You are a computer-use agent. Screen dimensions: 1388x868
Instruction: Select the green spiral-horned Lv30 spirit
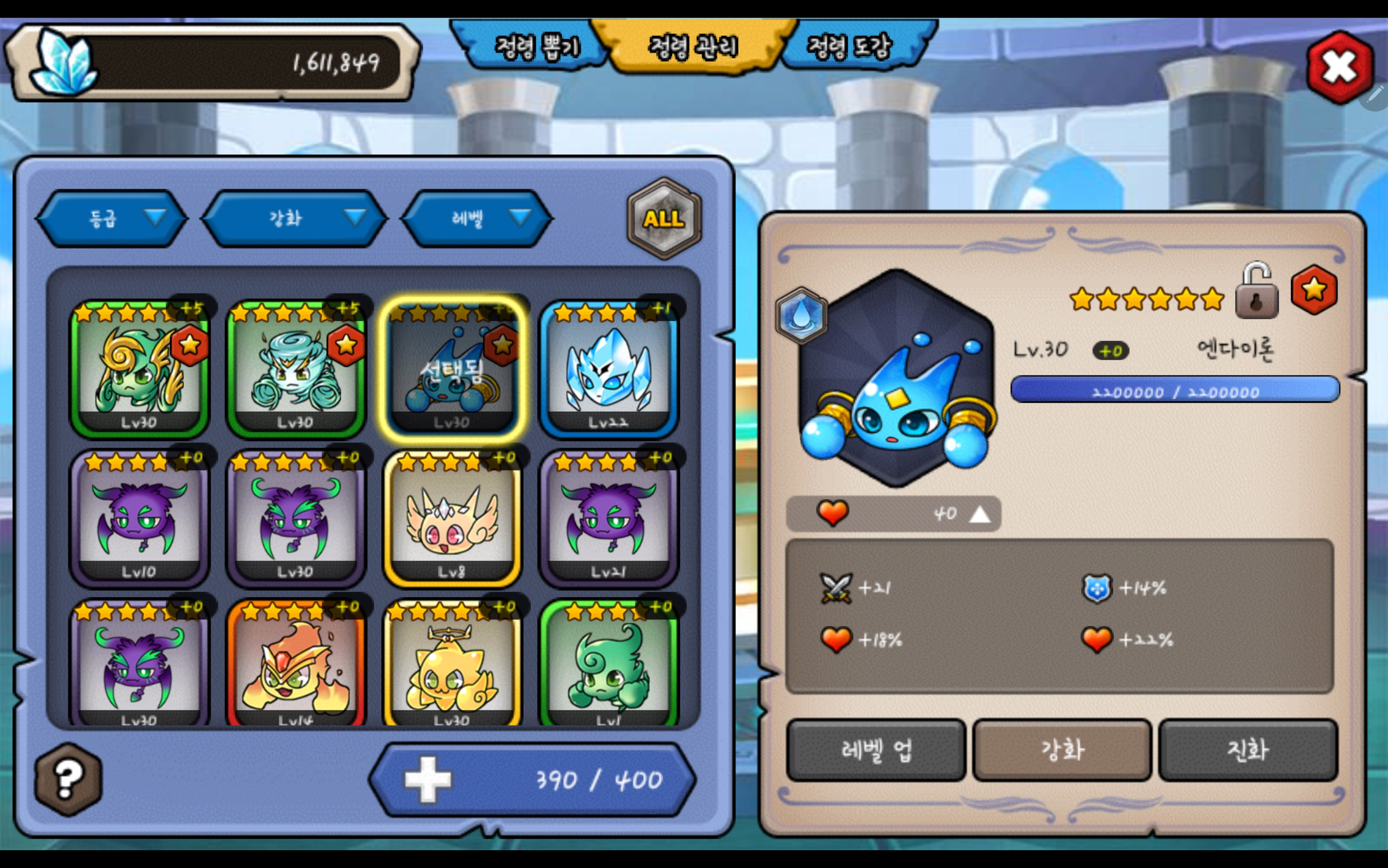pos(139,369)
